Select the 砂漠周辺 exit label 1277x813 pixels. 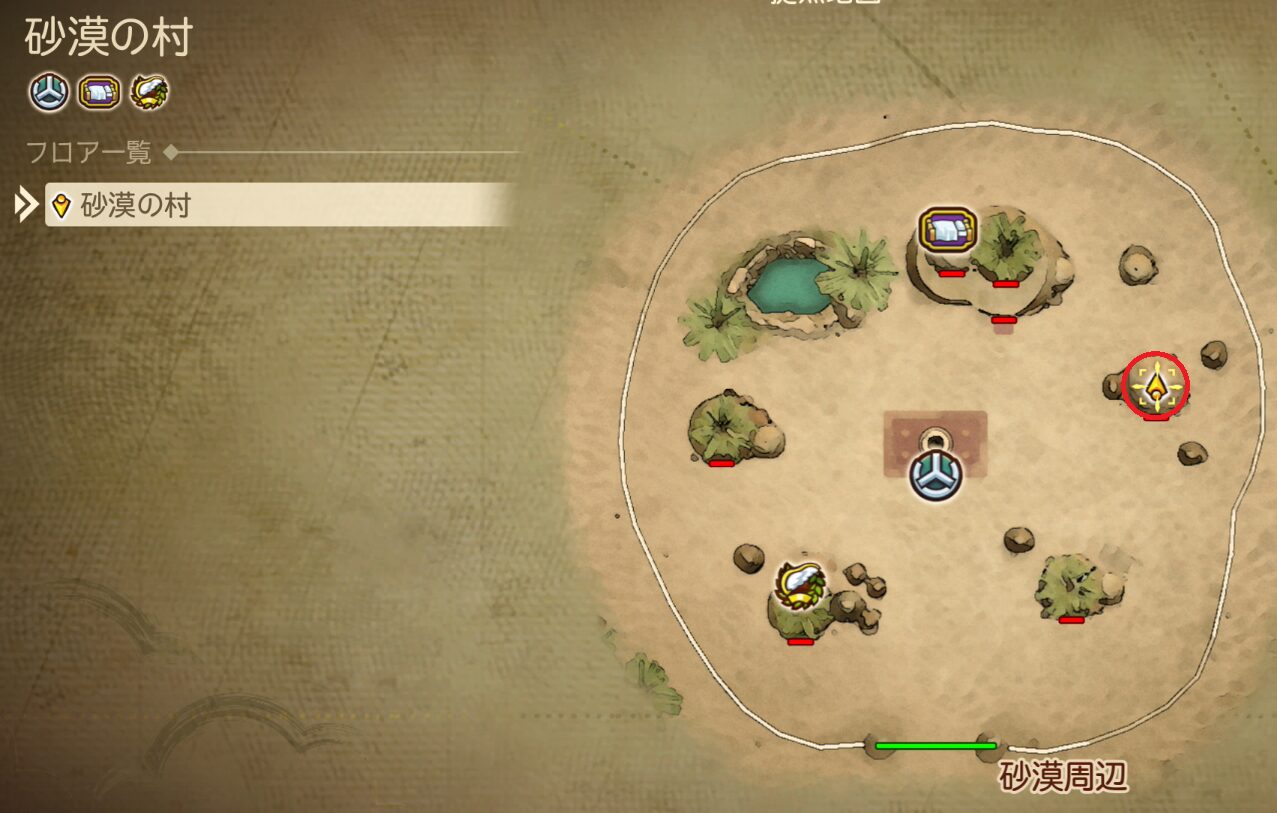pos(1064,777)
